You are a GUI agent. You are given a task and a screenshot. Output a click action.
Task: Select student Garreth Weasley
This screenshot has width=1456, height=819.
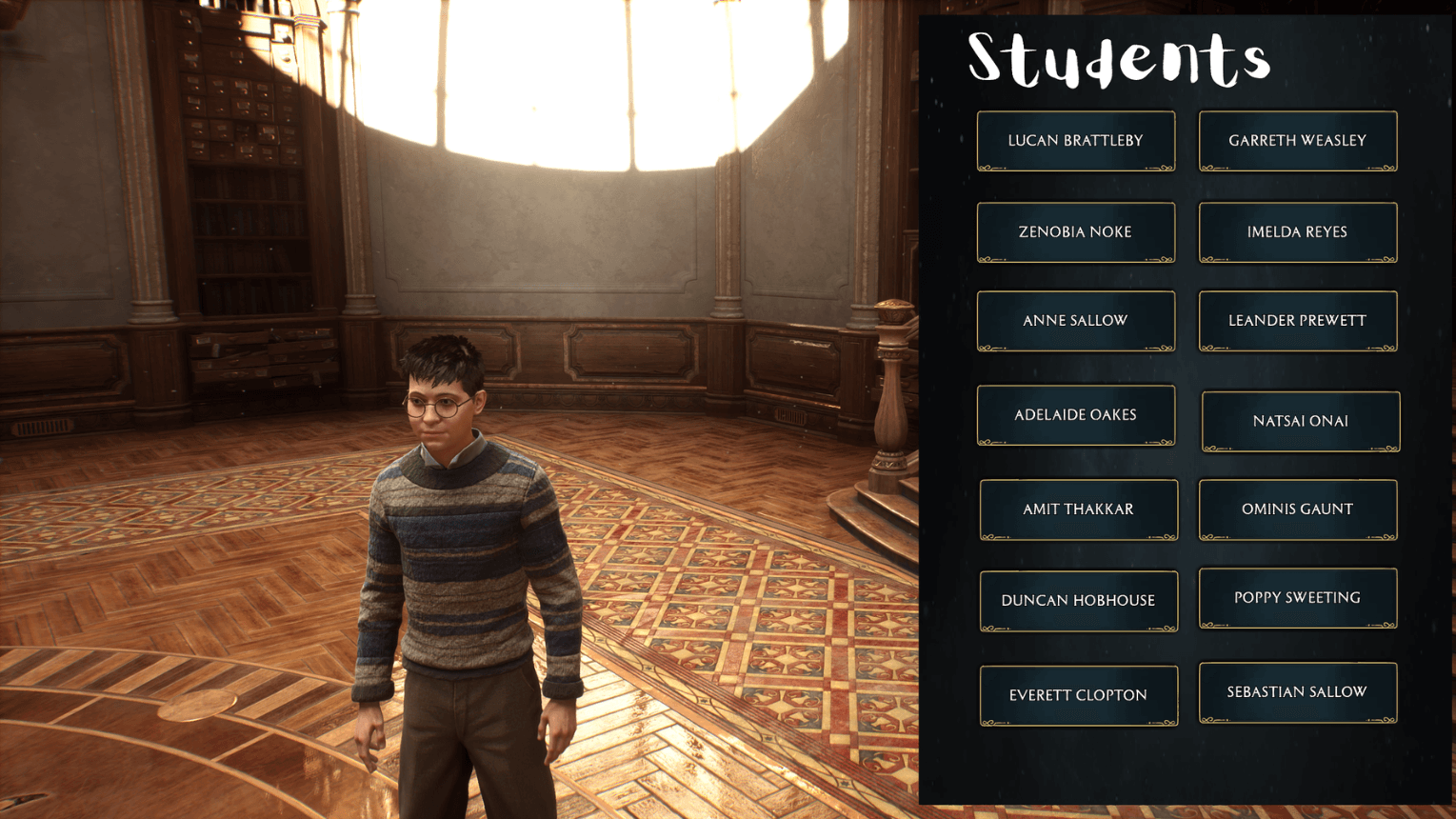(1297, 140)
